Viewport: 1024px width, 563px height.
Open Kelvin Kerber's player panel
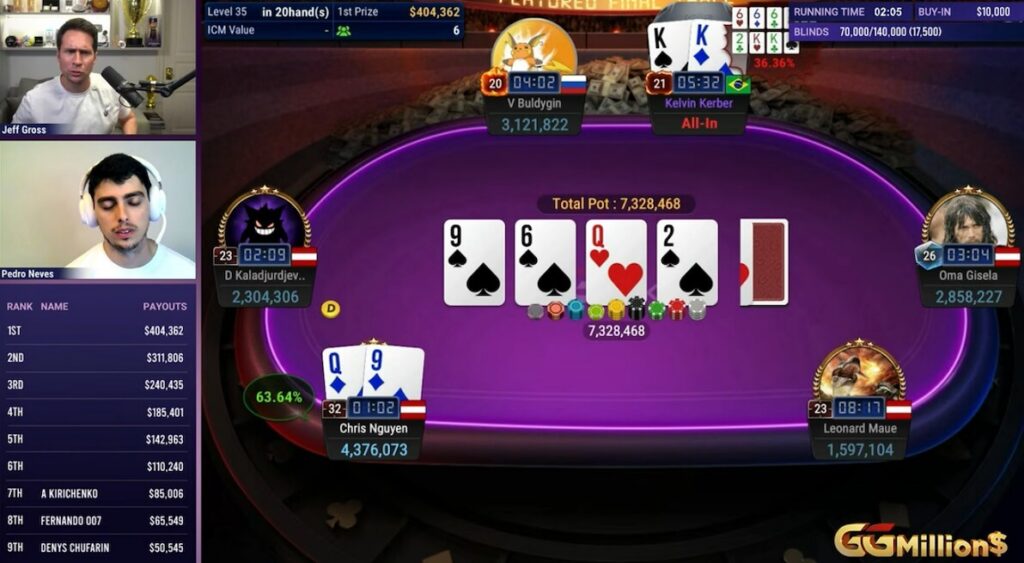(x=698, y=103)
